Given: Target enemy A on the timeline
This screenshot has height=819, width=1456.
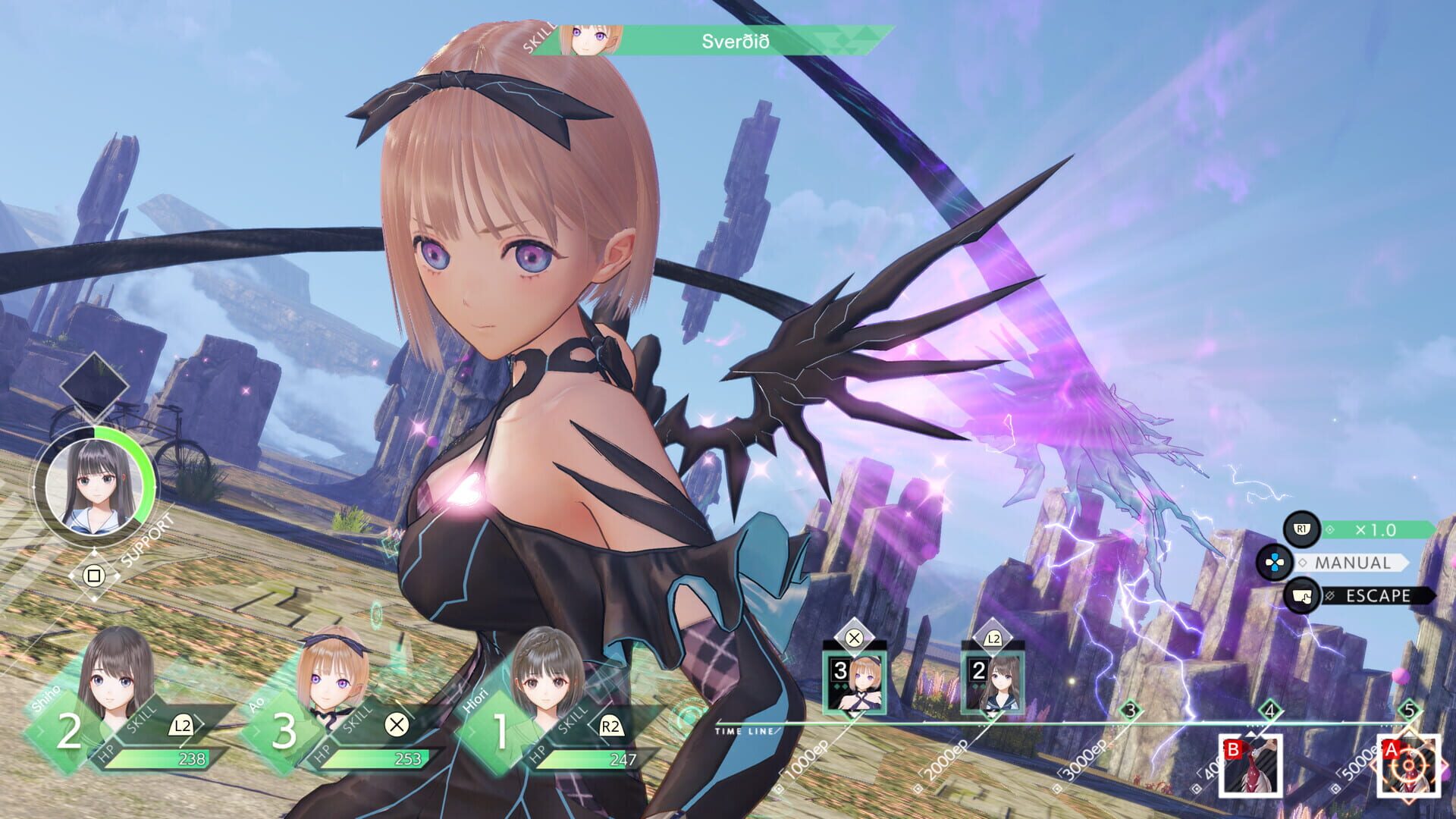Looking at the screenshot, I should pyautogui.click(x=1408, y=766).
